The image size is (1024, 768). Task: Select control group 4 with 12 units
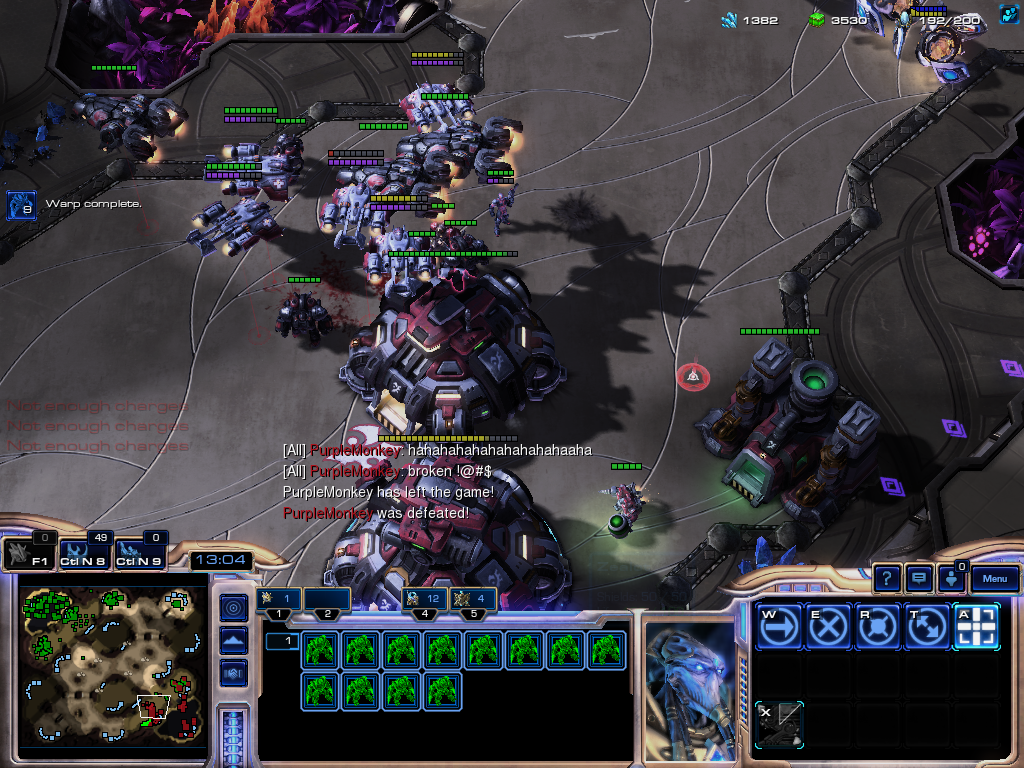pos(424,599)
